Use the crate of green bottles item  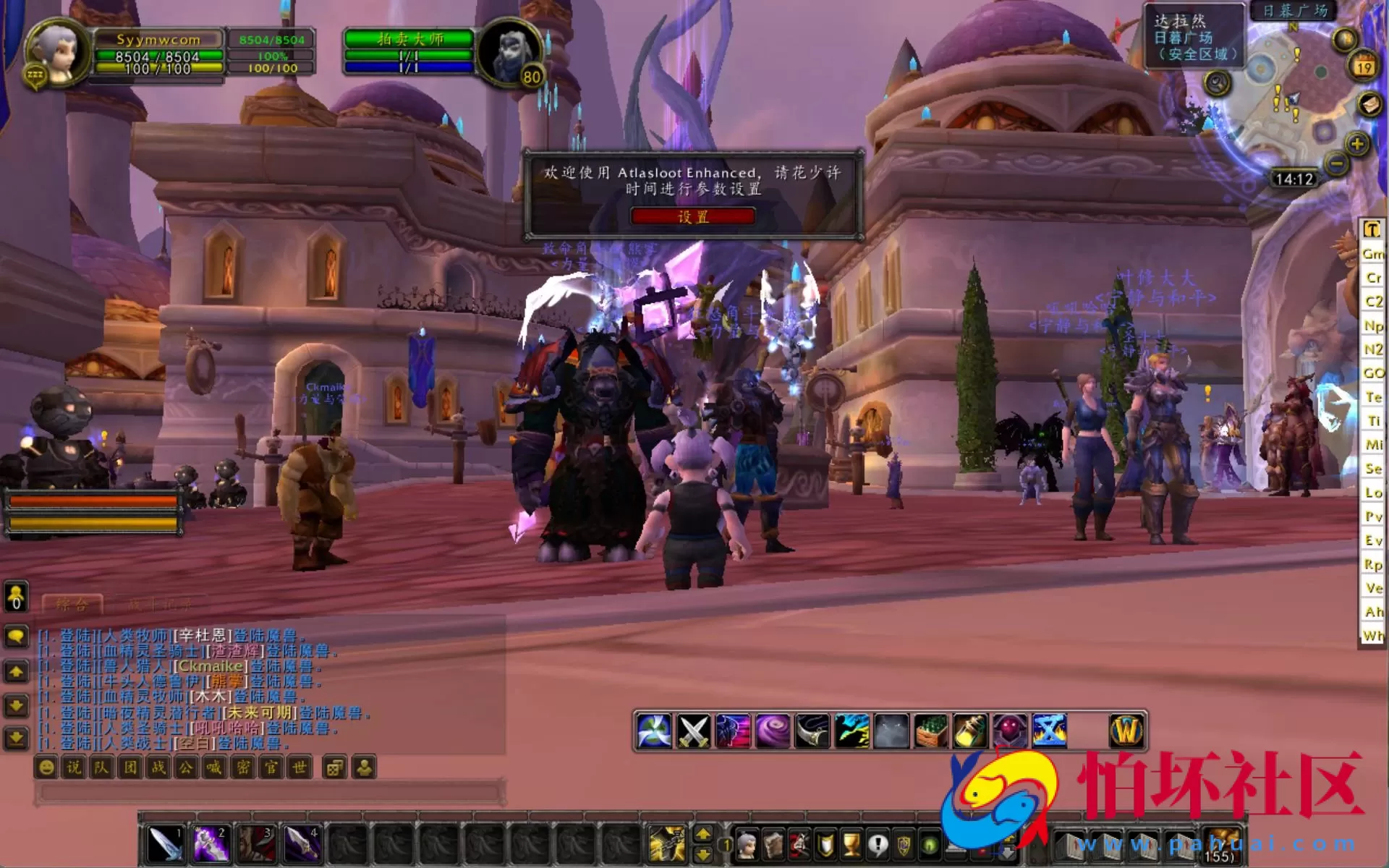point(931,731)
